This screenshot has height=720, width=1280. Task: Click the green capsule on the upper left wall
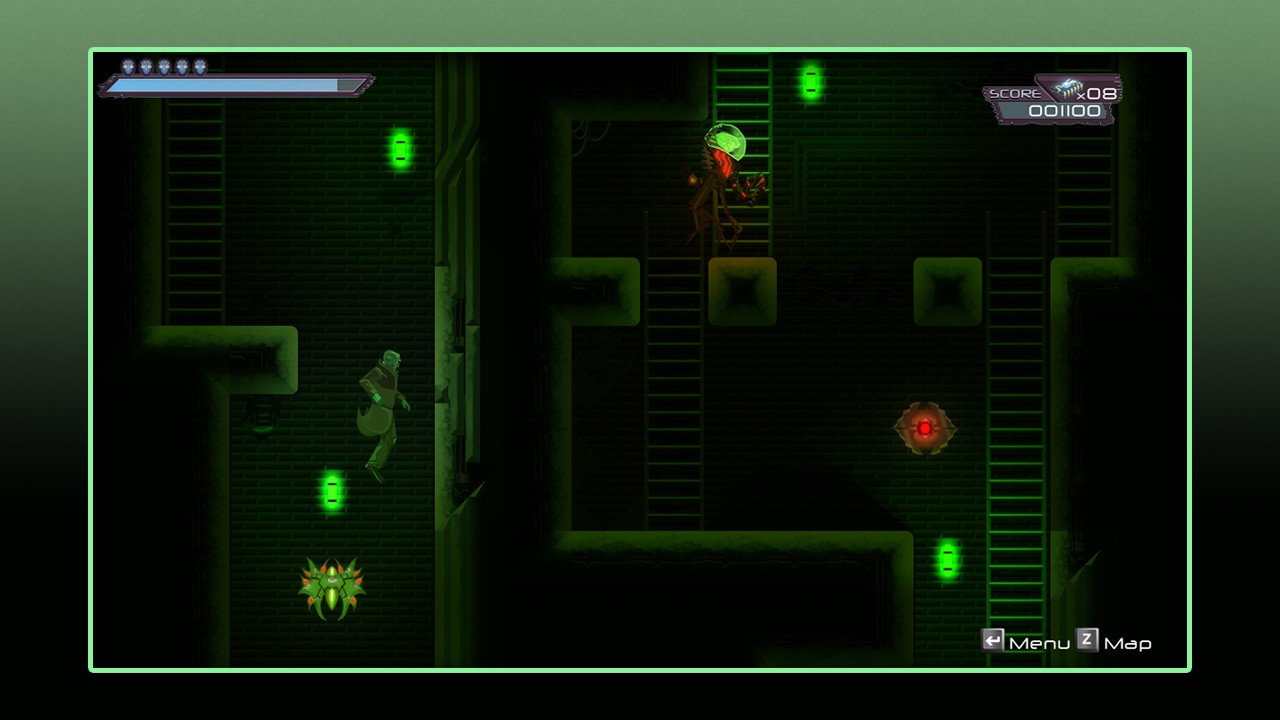coord(399,150)
